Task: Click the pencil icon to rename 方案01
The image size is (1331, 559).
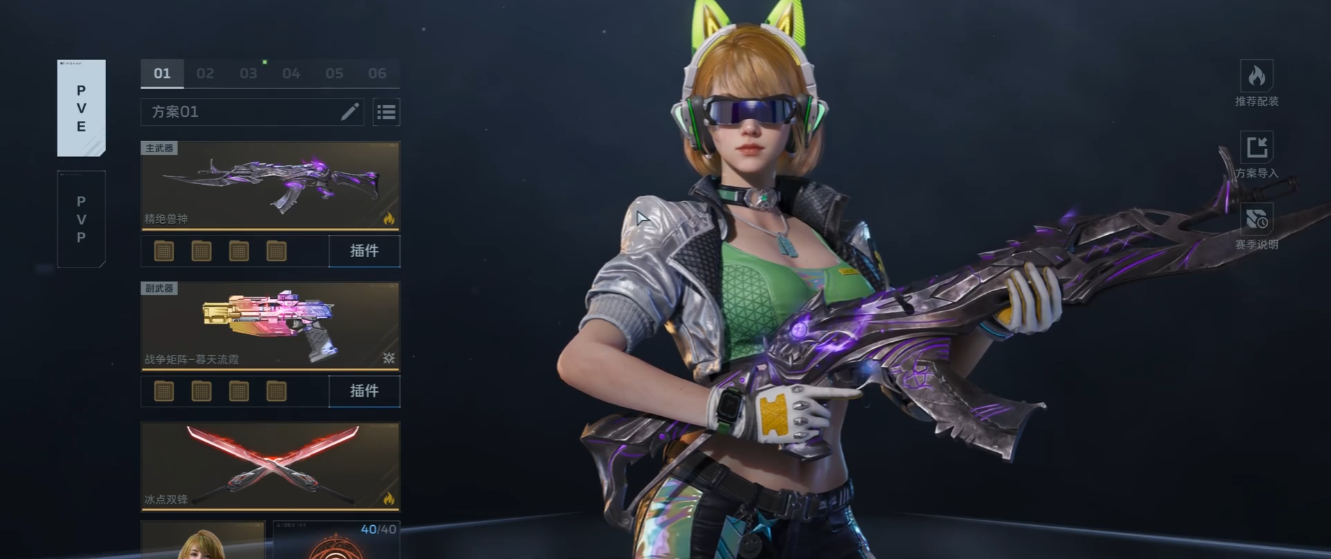Action: pyautogui.click(x=349, y=112)
